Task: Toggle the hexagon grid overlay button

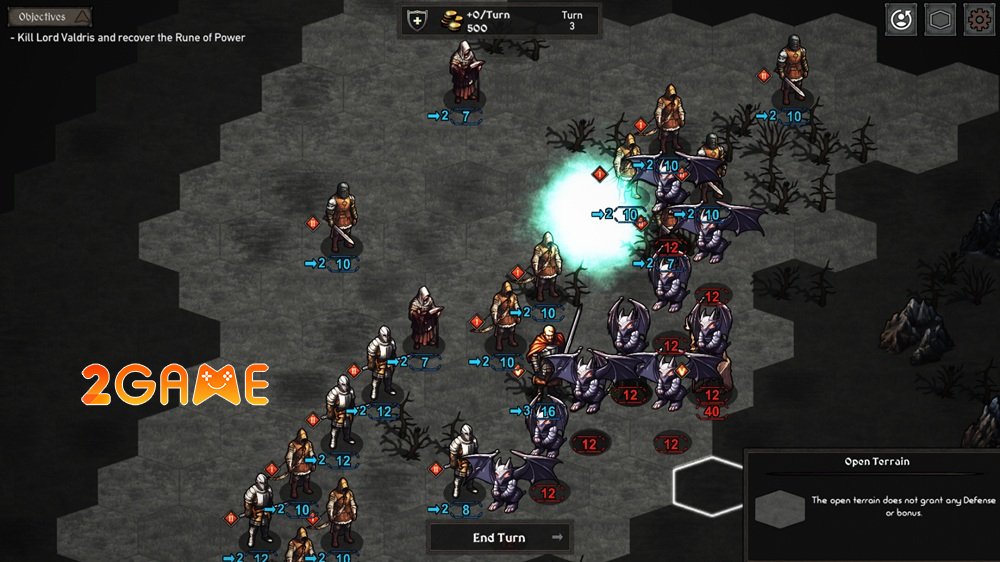Action: [939, 19]
